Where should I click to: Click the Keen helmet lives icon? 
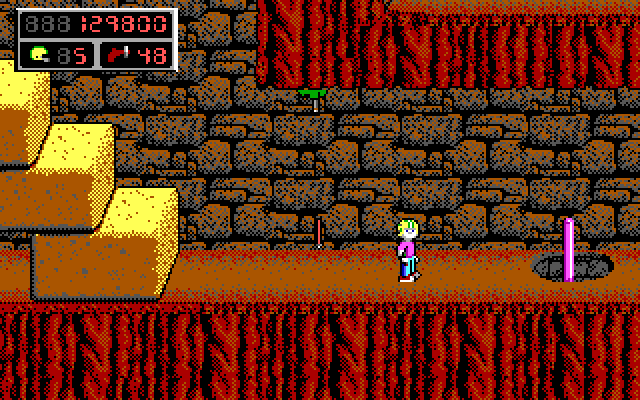pyautogui.click(x=40, y=55)
